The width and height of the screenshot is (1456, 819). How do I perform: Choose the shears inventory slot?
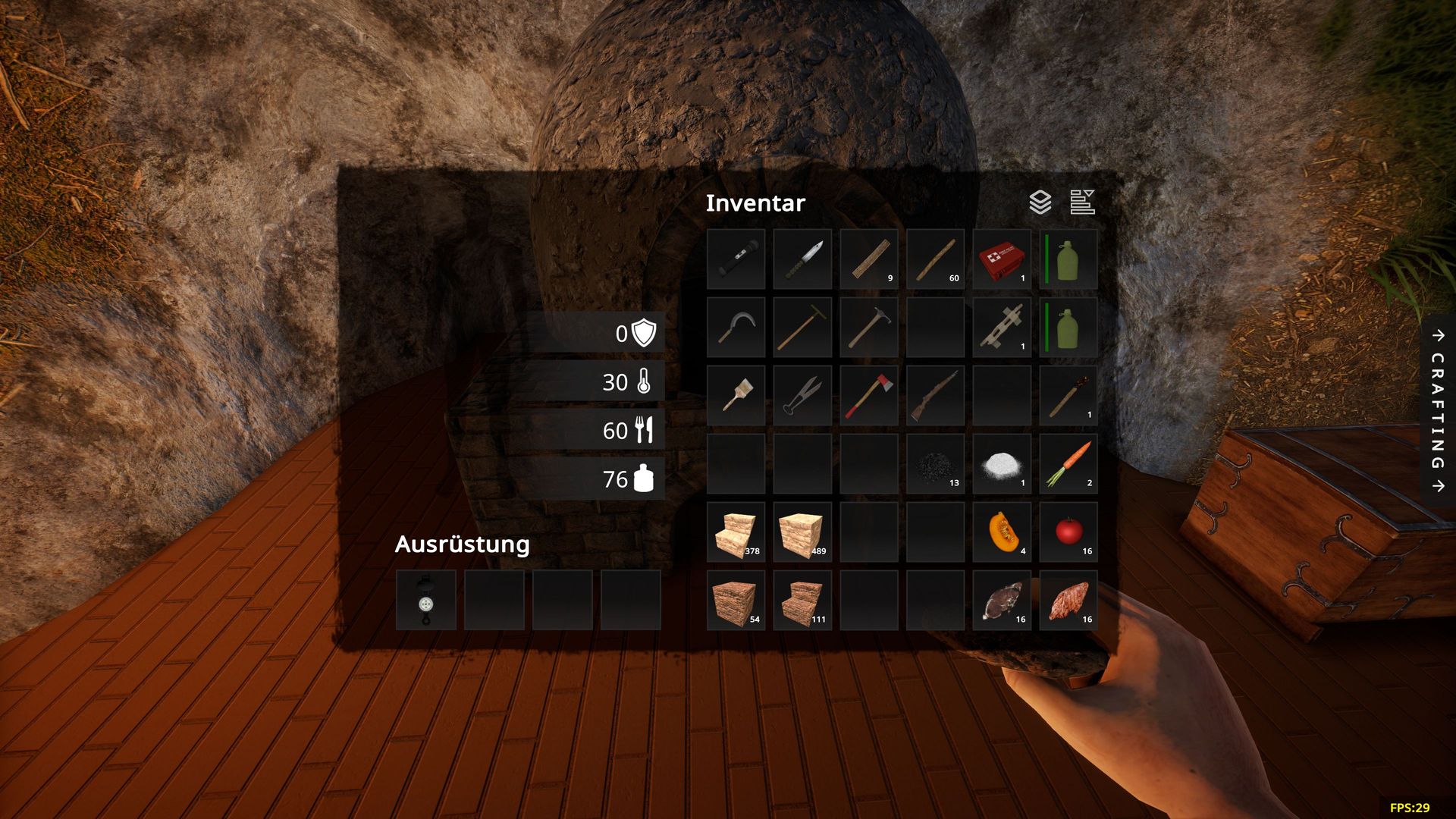coord(802,396)
